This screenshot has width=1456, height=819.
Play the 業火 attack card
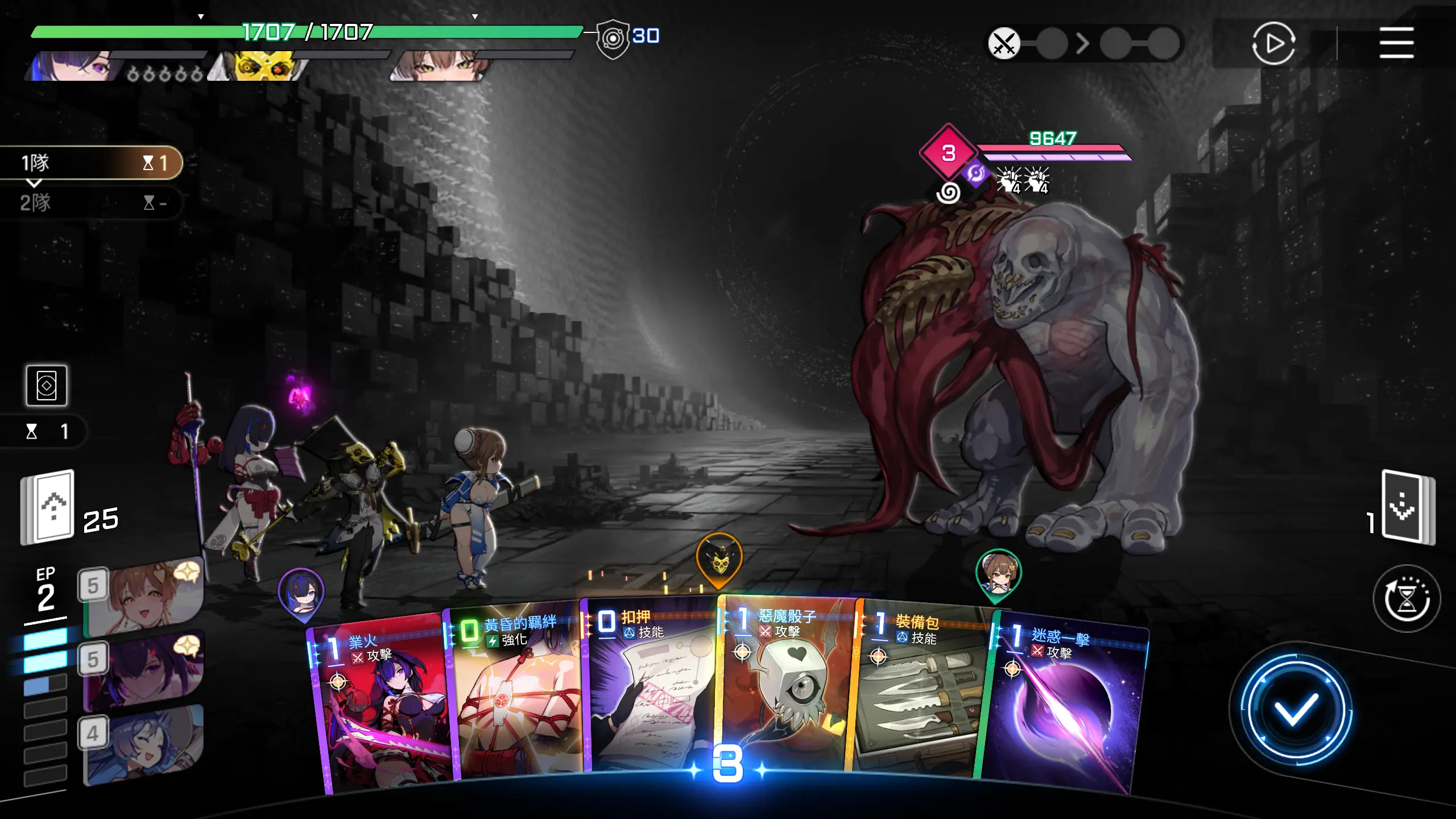coord(380,711)
